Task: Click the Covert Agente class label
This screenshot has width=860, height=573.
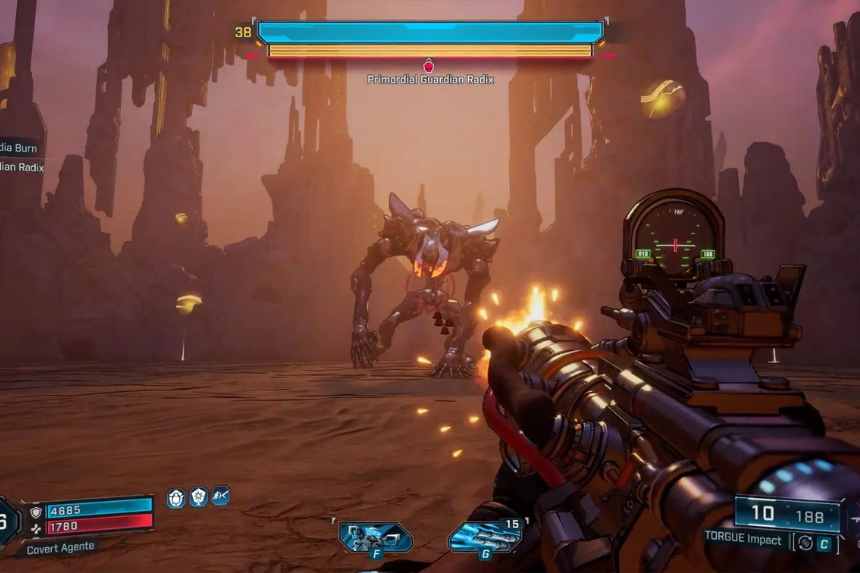Action: pos(60,547)
